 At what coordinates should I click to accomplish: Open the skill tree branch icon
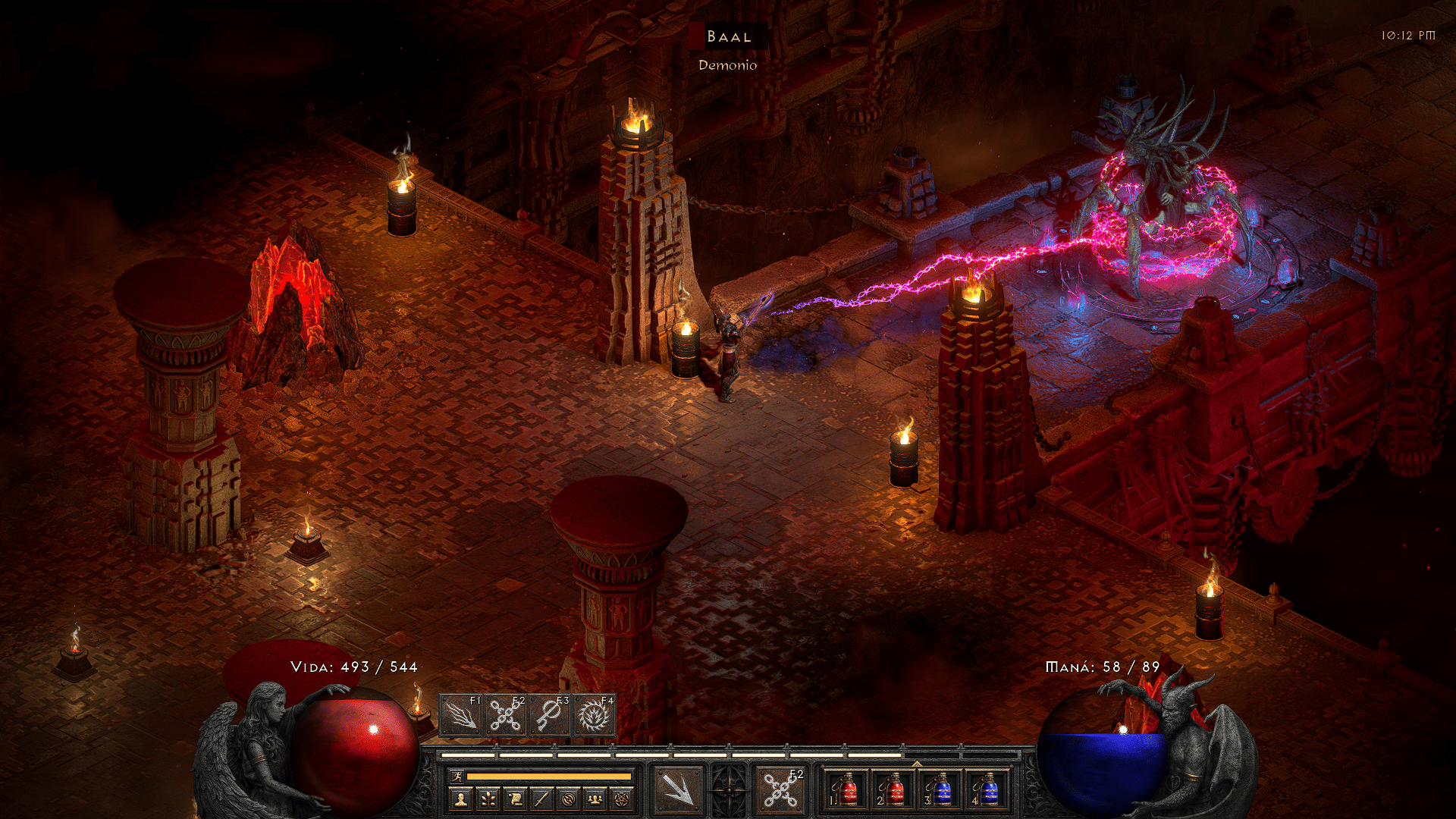(x=488, y=799)
